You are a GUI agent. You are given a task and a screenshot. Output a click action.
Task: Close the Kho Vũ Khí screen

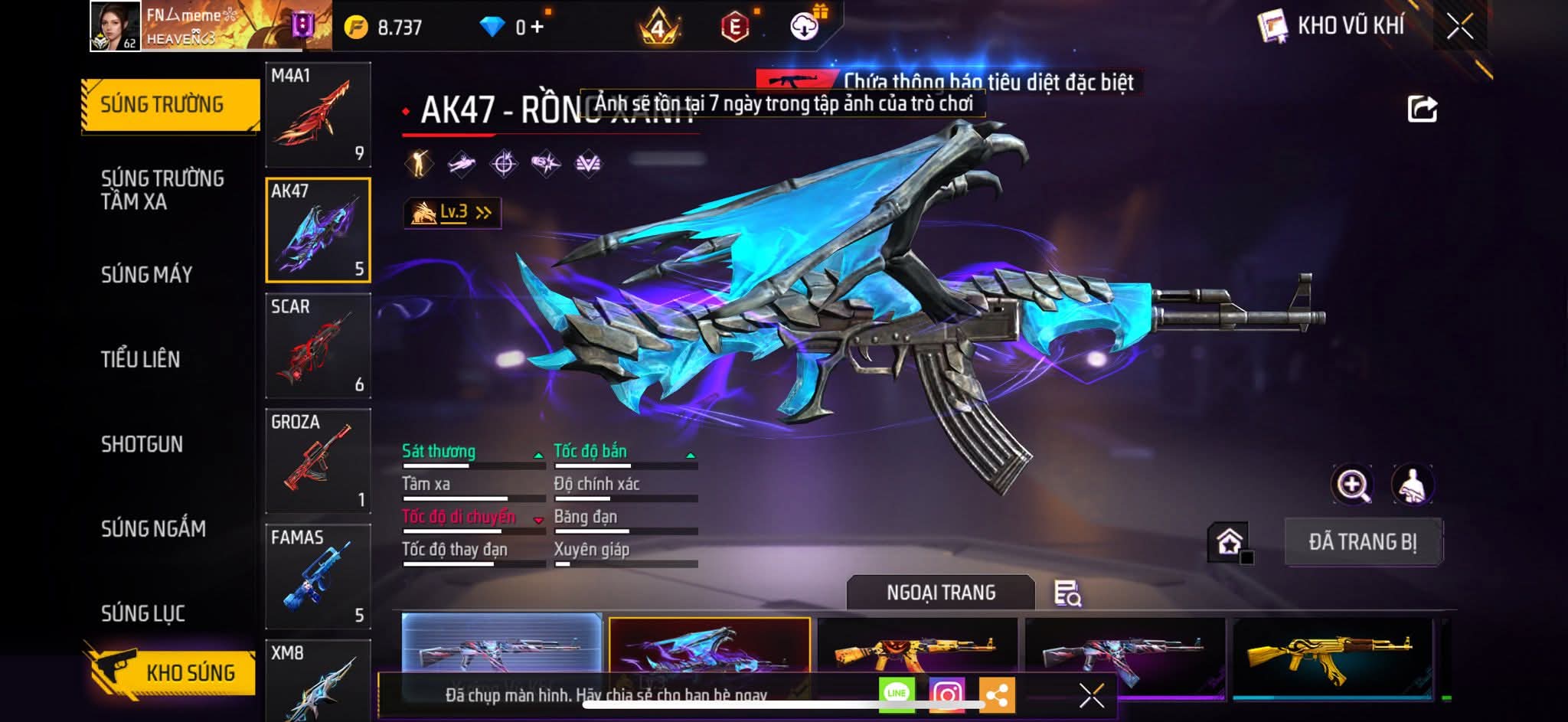pyautogui.click(x=1459, y=27)
